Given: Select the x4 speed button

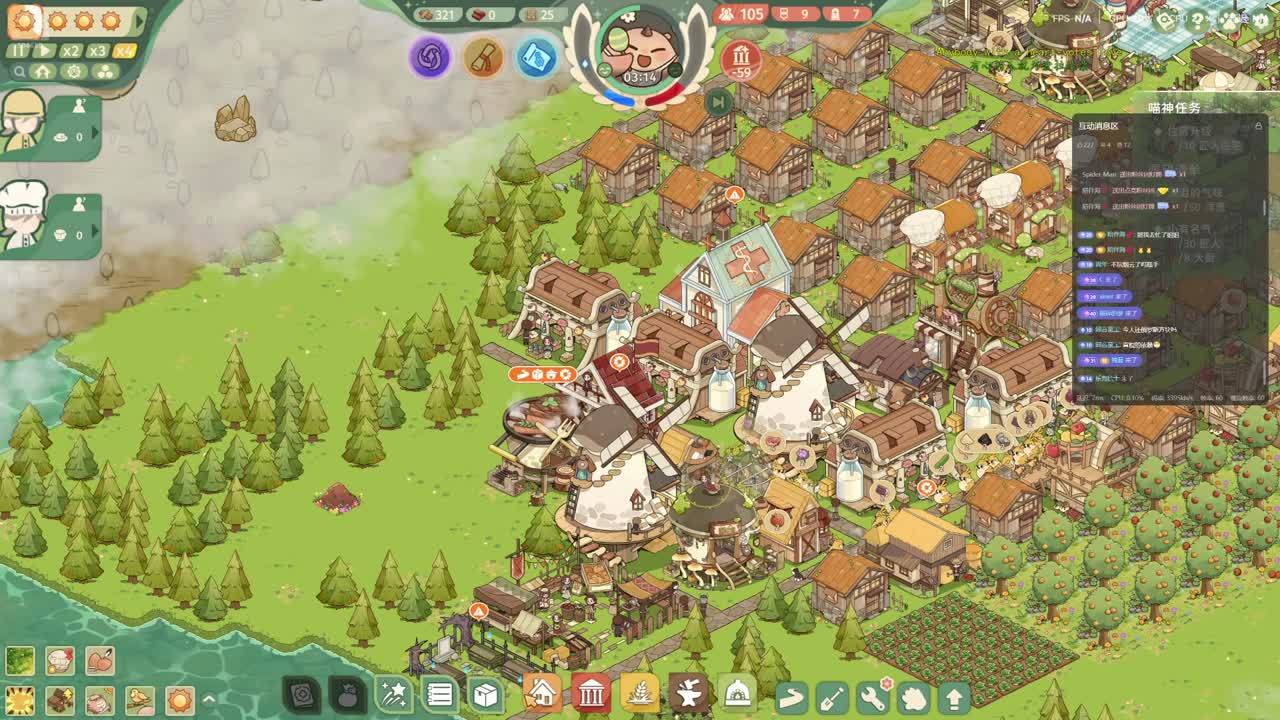Looking at the screenshot, I should click(124, 51).
